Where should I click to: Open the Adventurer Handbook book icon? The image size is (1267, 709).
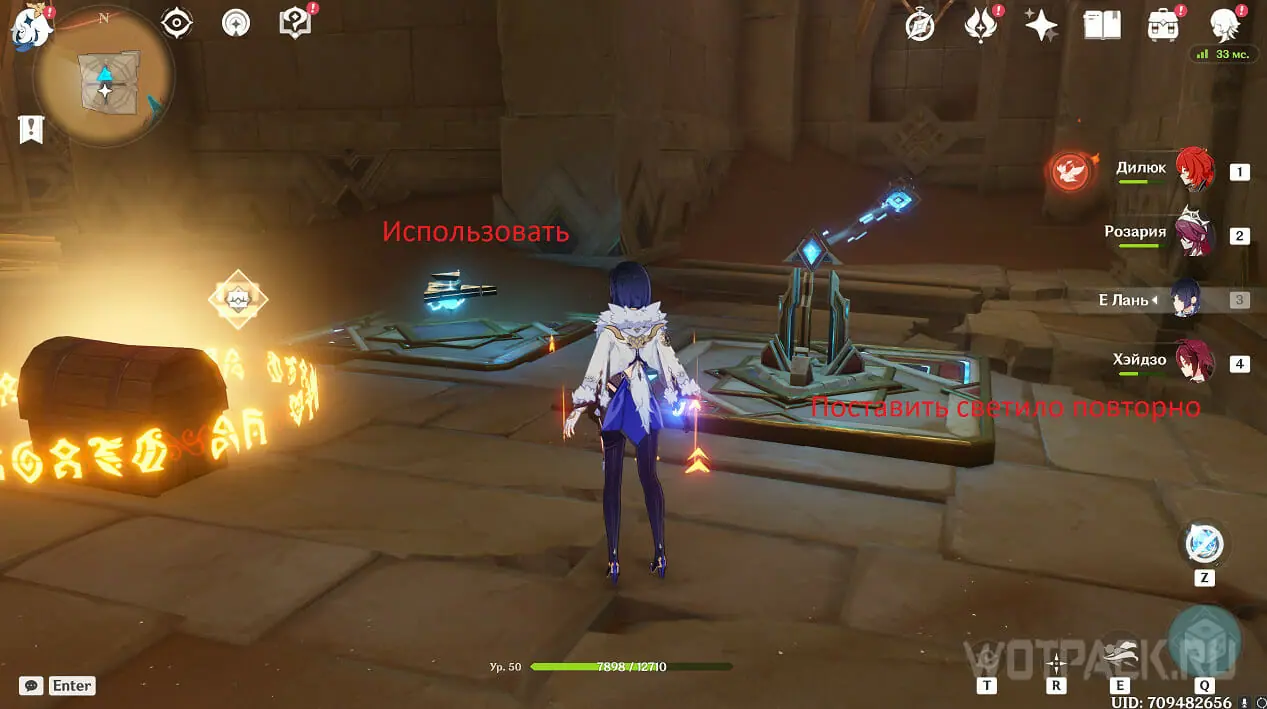[1101, 25]
